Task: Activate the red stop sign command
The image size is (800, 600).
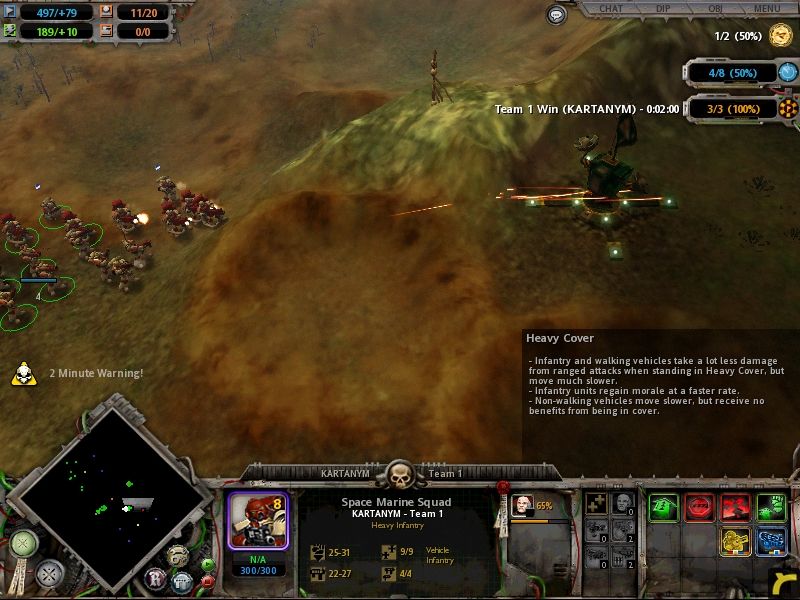Action: pyautogui.click(x=699, y=508)
